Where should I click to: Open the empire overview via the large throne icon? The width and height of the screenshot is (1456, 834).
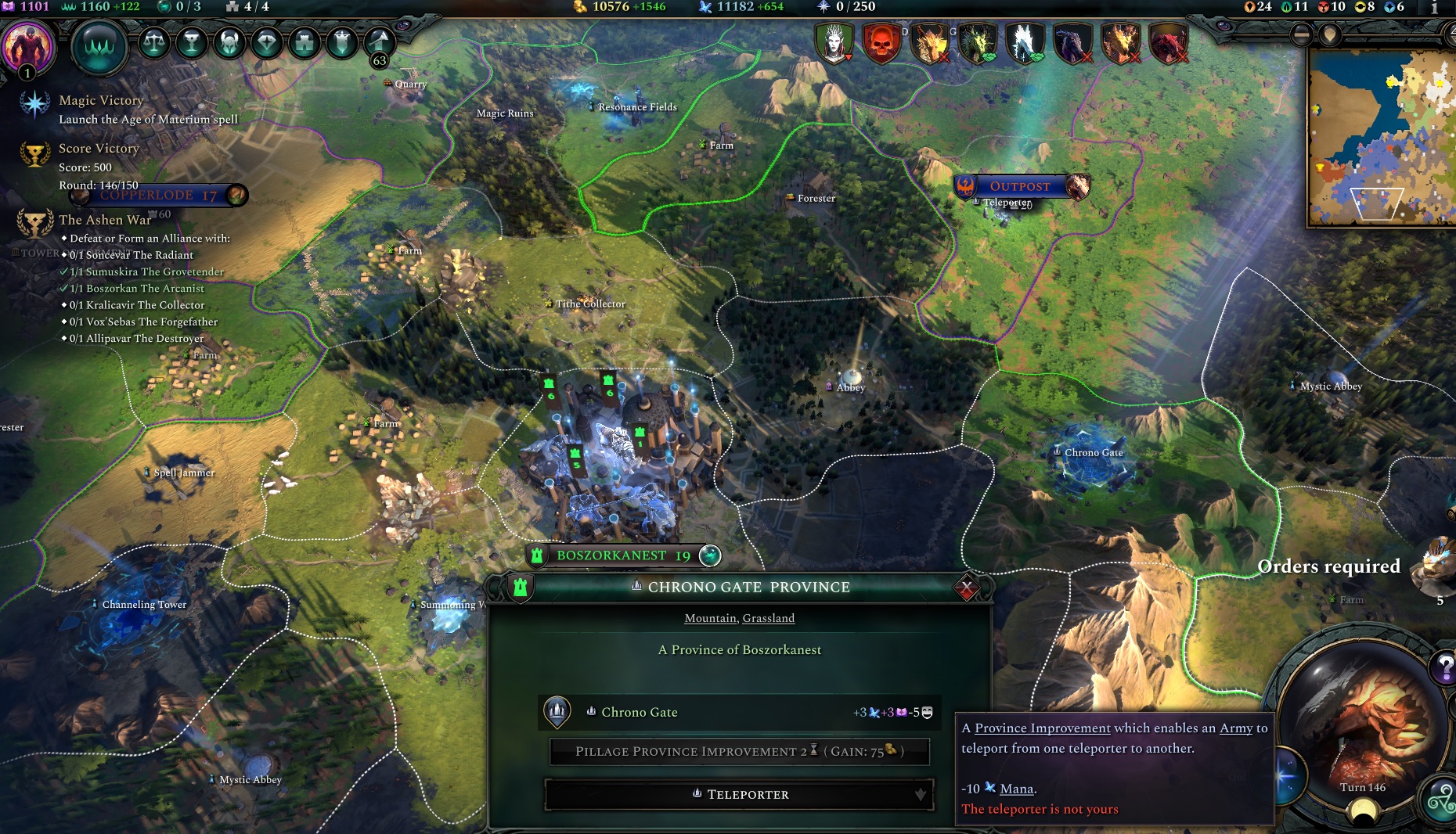click(x=99, y=47)
